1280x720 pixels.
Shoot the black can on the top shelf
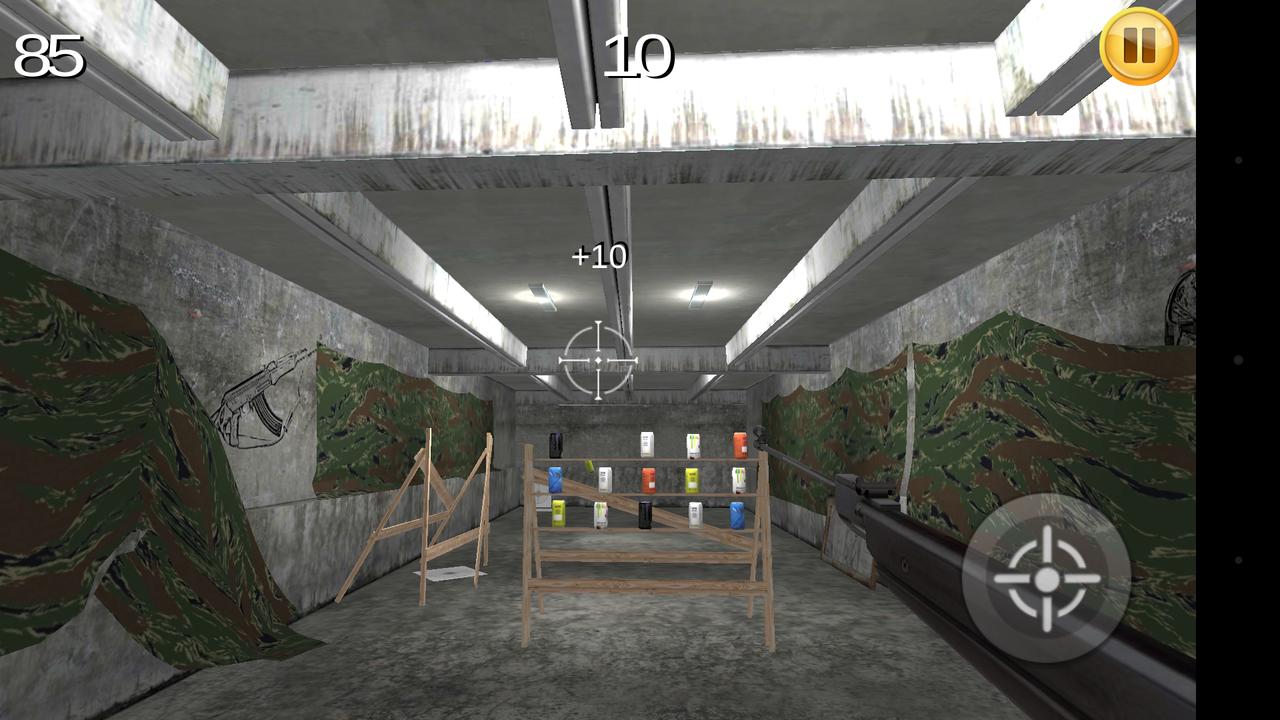[x=556, y=445]
